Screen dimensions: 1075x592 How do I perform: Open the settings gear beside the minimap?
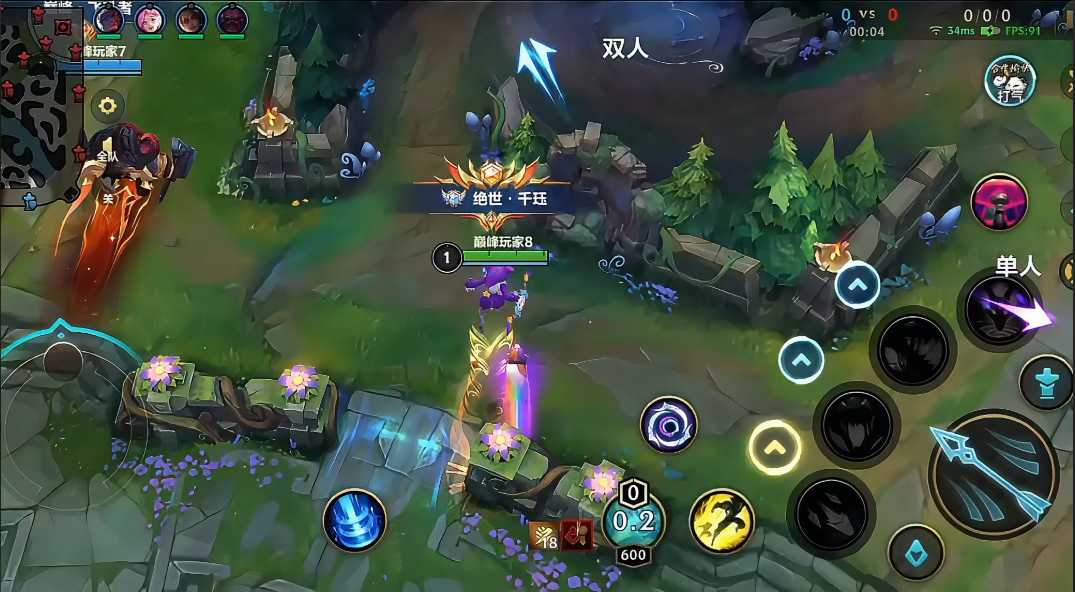pos(107,104)
